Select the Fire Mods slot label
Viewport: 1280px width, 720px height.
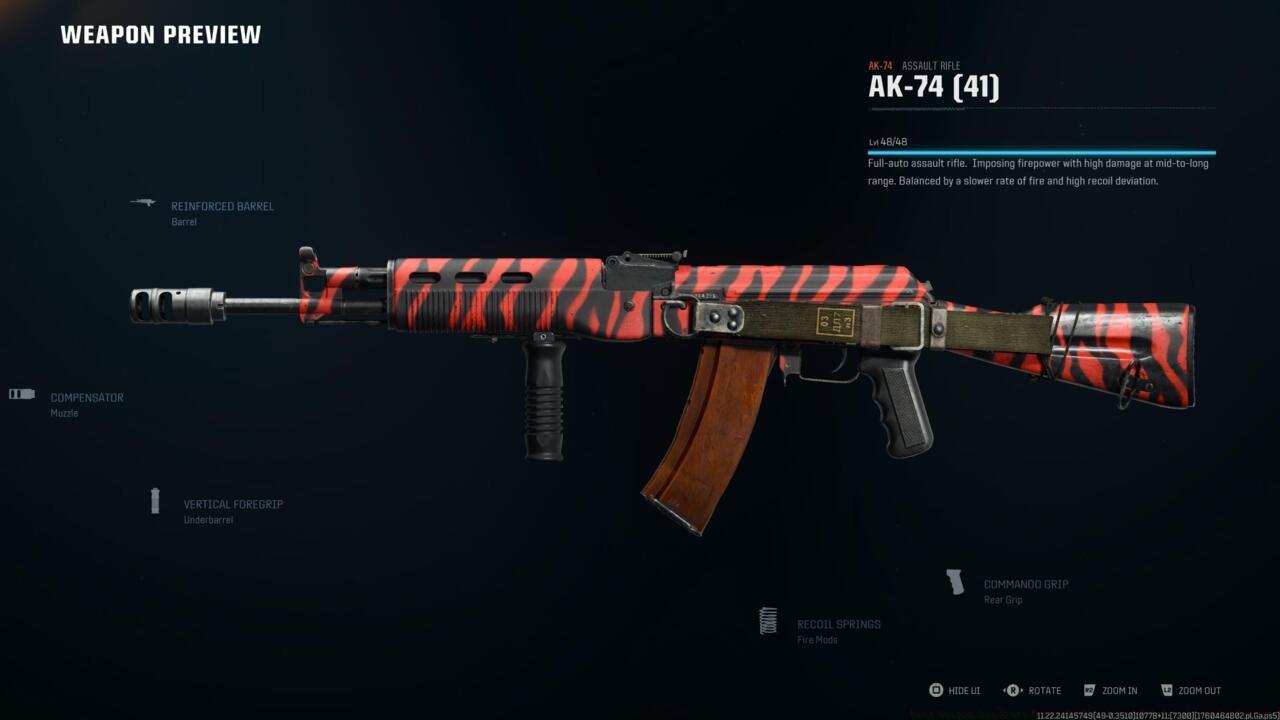click(x=816, y=640)
